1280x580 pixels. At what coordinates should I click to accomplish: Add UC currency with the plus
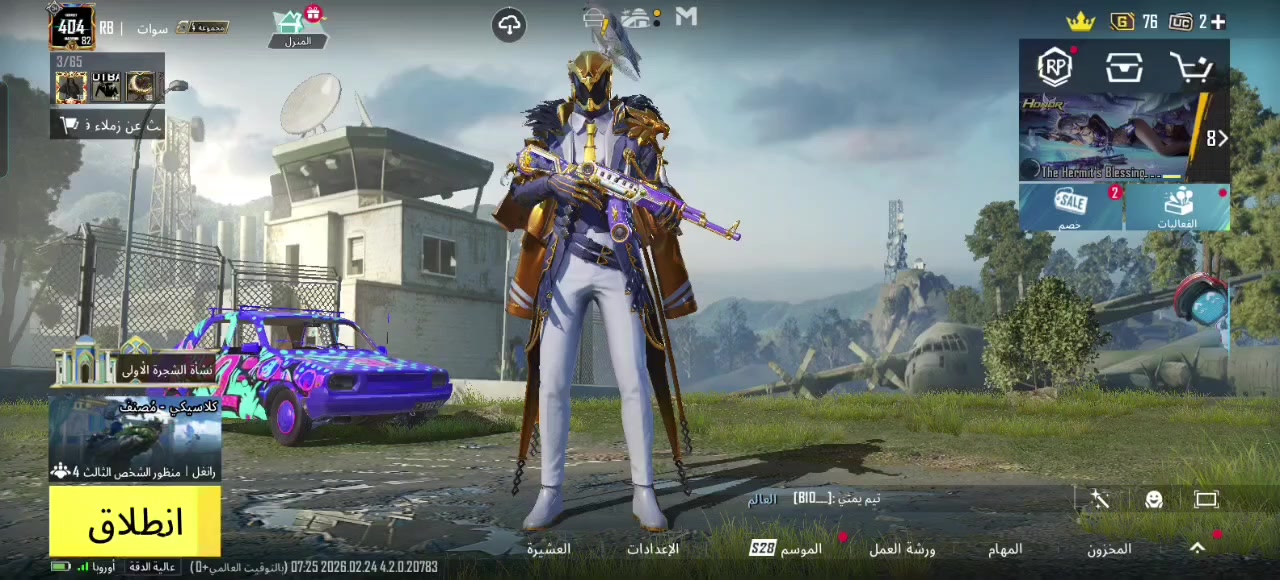pos(1217,22)
